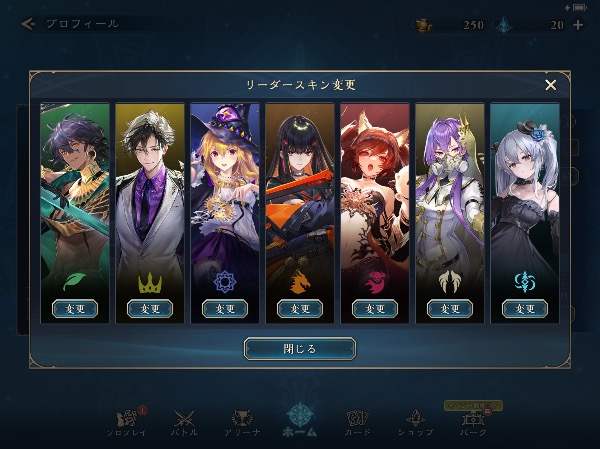Click the 閉じる button
Screen dimensions: 600x449
tap(299, 349)
